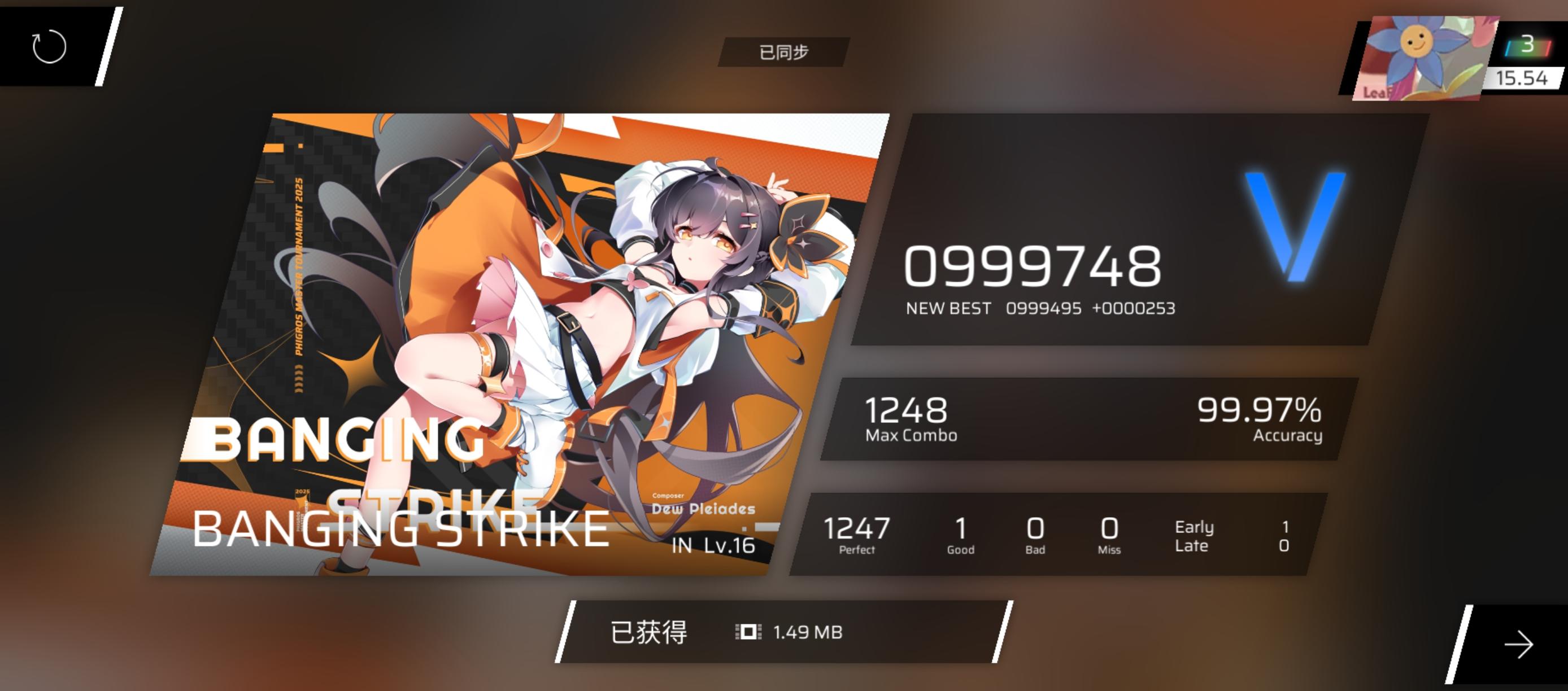1568x691 pixels.
Task: Click the 已同步 sync status indicator
Action: (785, 52)
